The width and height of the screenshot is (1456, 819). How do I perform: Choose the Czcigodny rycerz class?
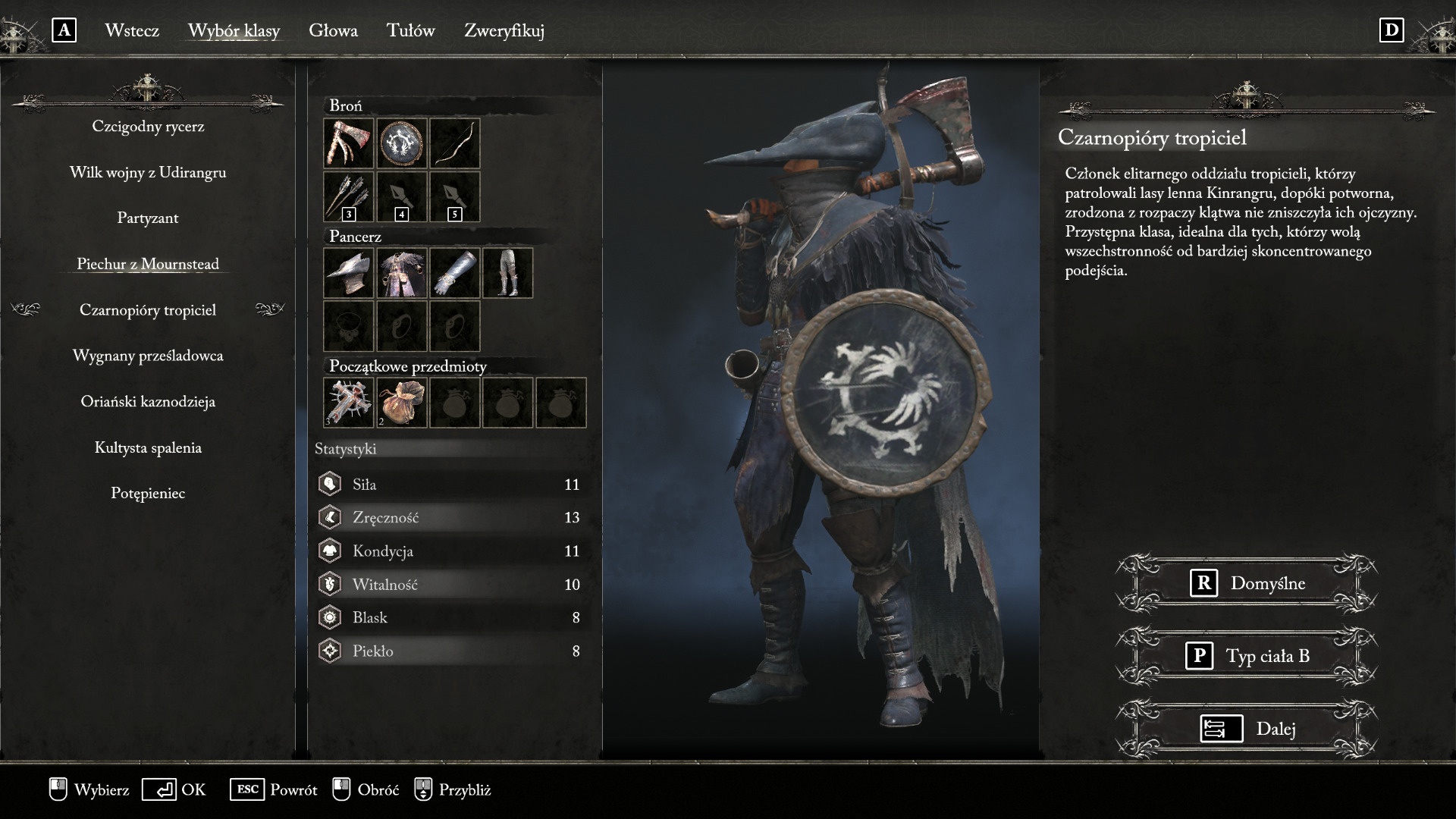coord(148,127)
